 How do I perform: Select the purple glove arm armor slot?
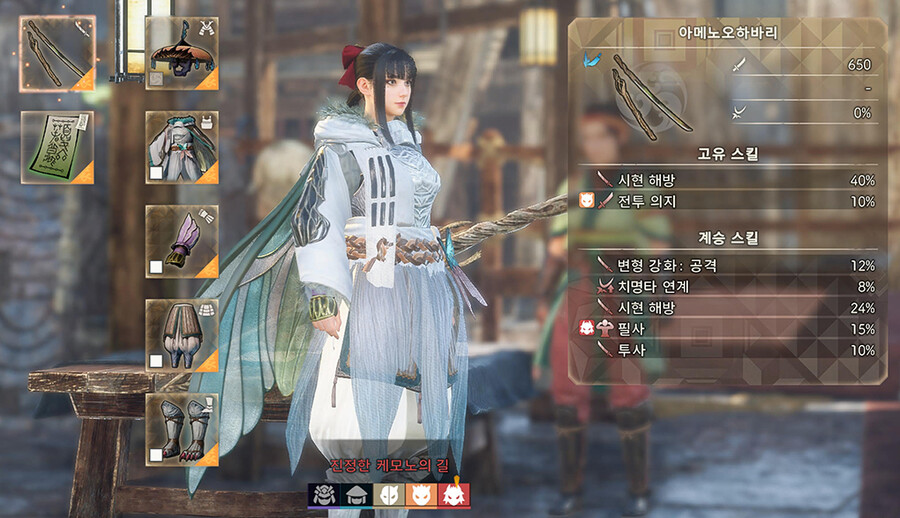[181, 241]
